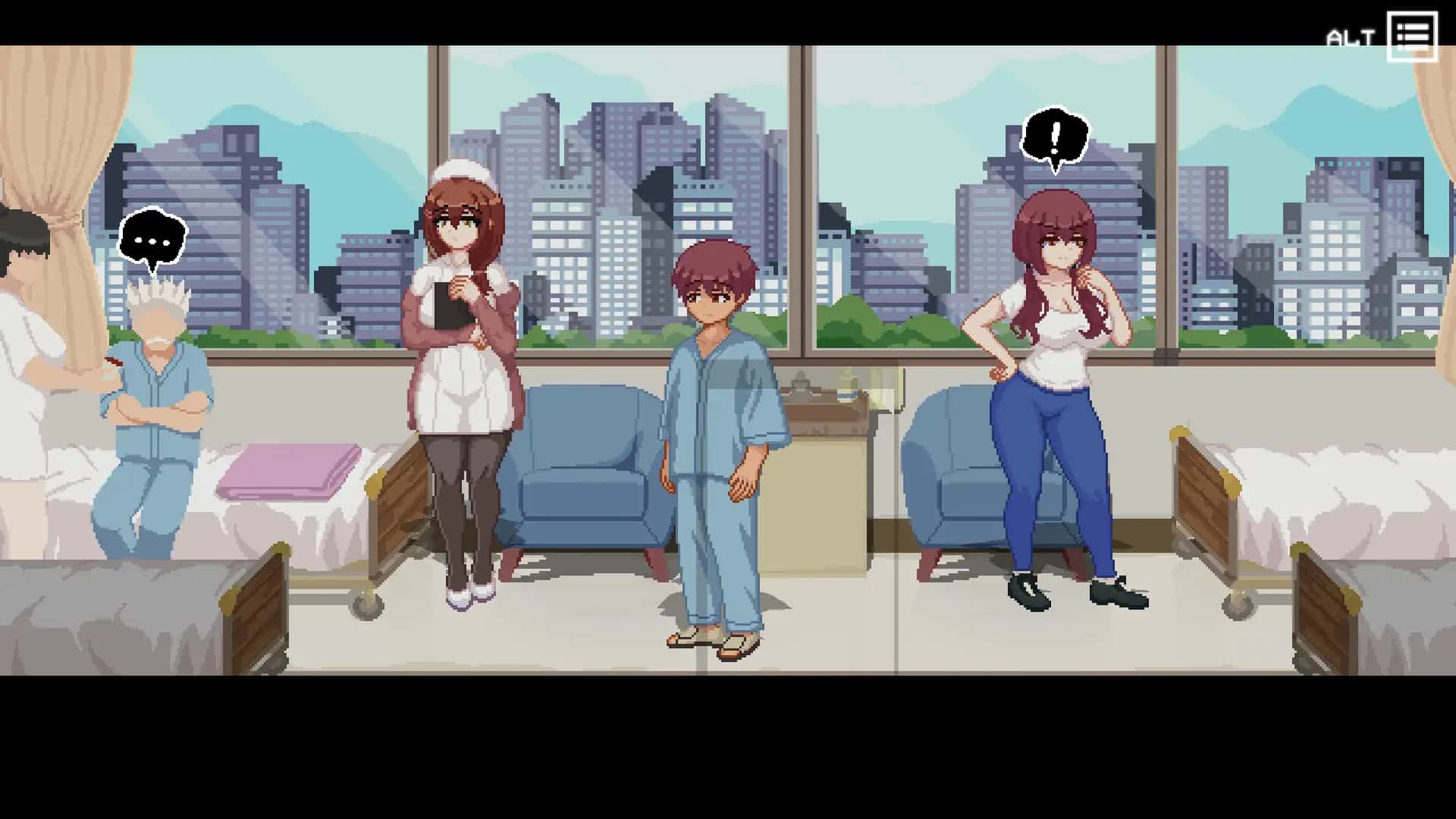Click the ALT label near the menu icon
The width and height of the screenshot is (1456, 819).
[x=1351, y=34]
